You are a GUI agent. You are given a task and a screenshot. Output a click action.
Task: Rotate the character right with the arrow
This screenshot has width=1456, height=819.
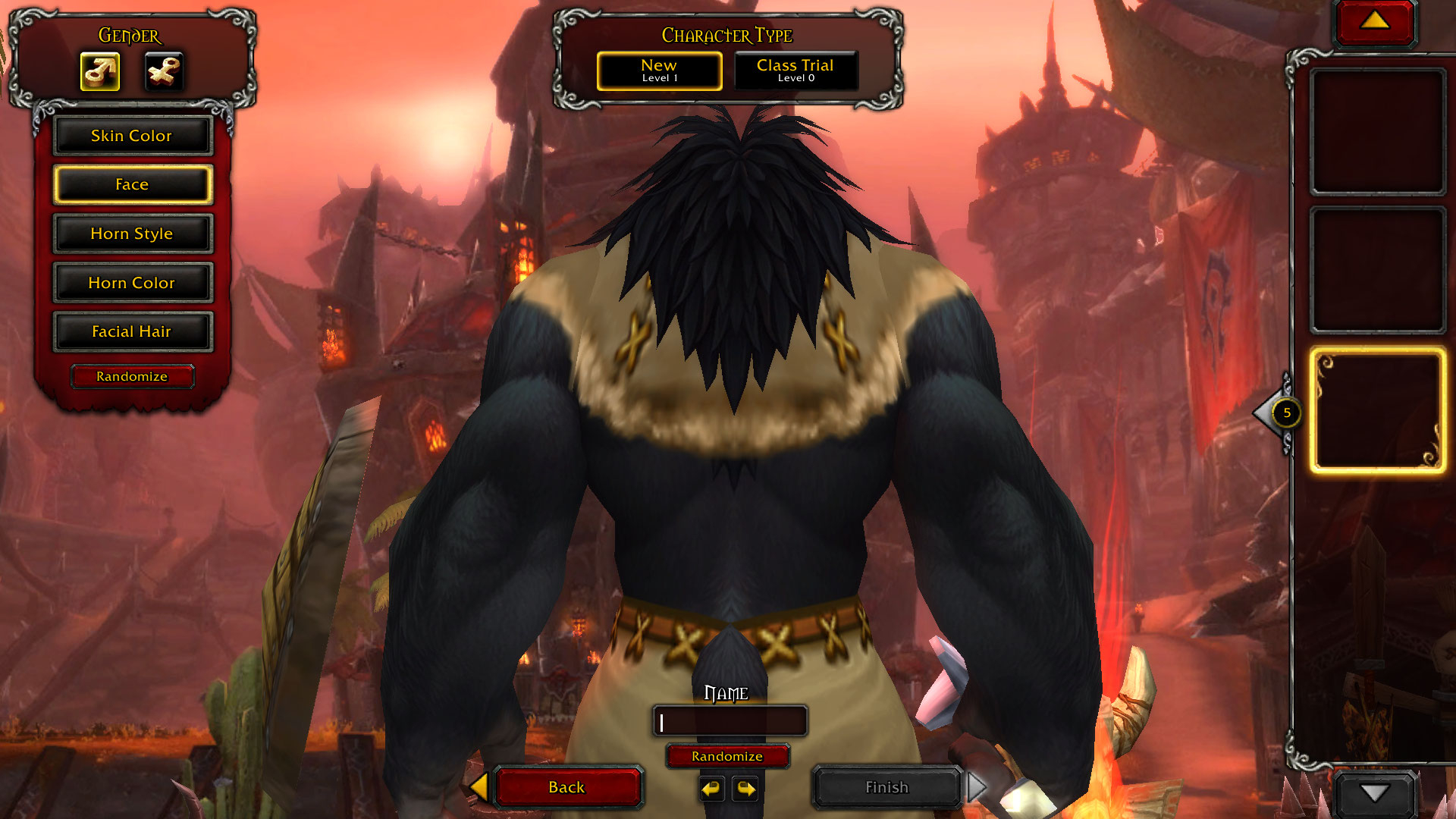tap(746, 789)
